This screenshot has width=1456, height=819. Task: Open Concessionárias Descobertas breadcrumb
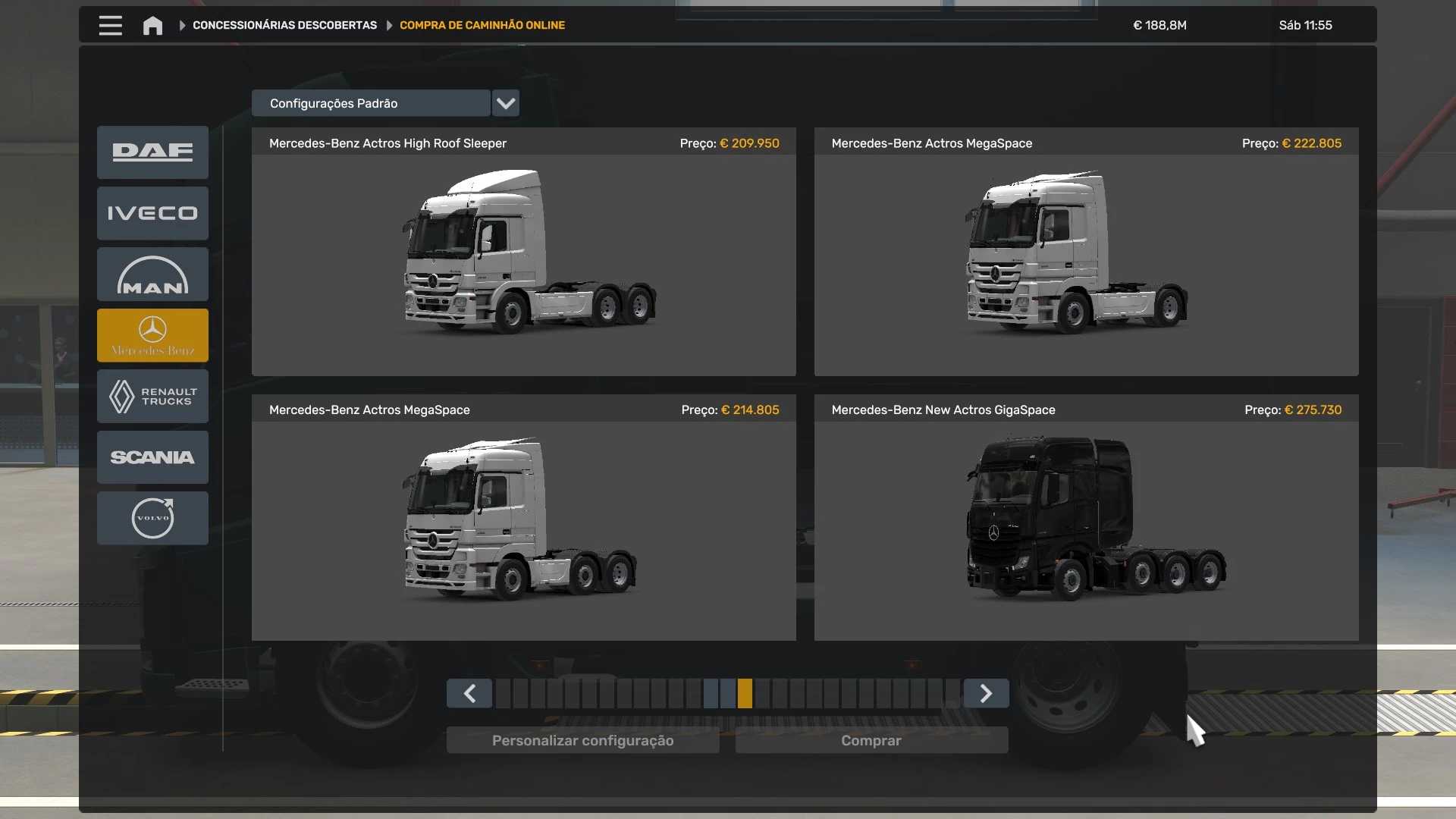pyautogui.click(x=284, y=25)
